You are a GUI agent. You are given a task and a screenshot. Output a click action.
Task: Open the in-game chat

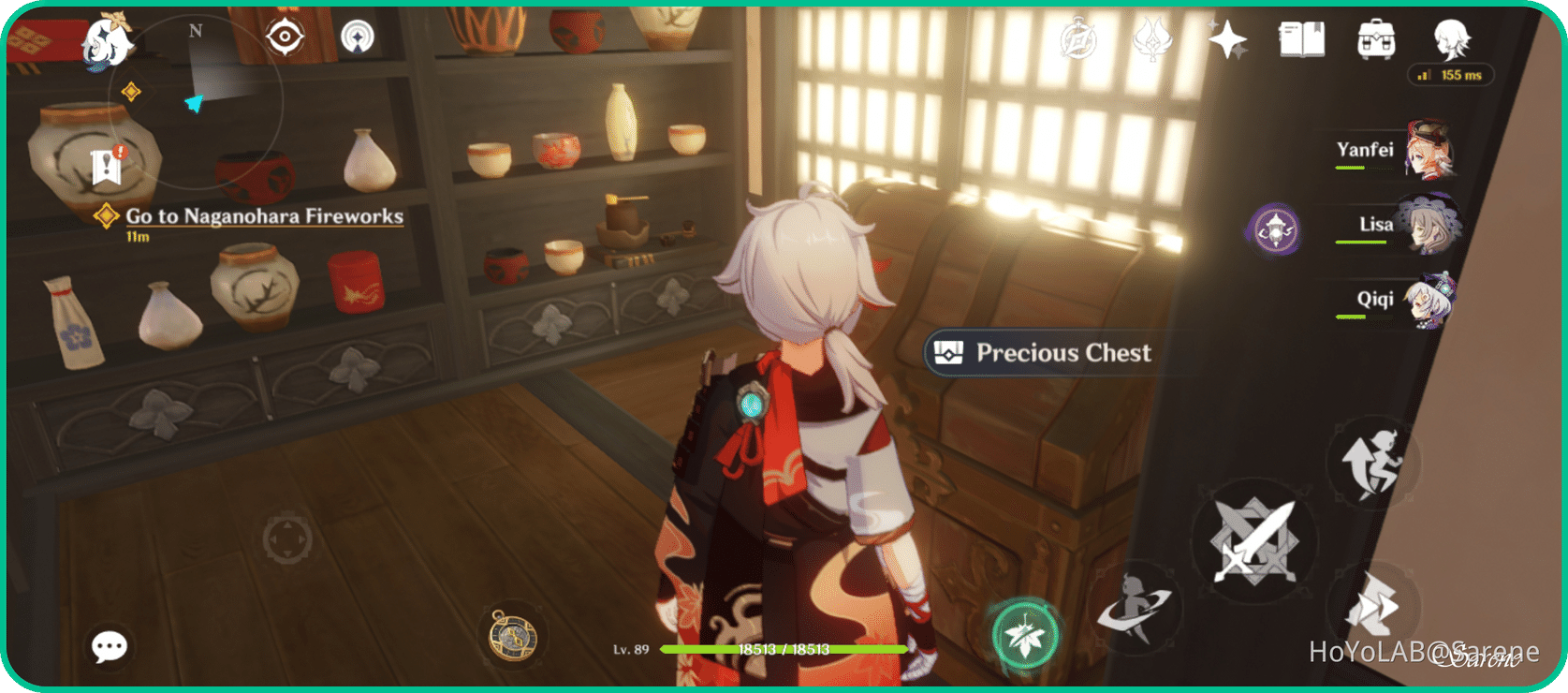(109, 646)
